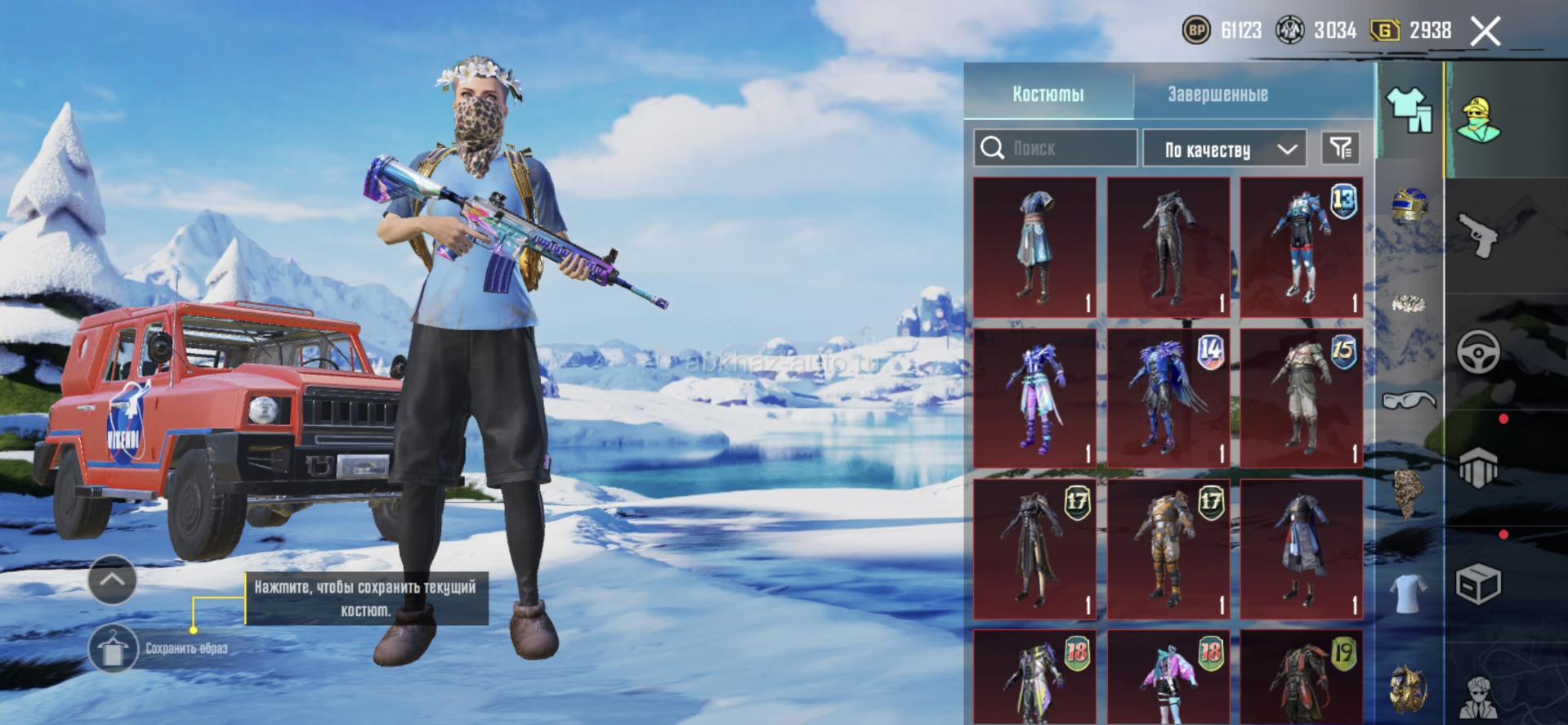Switch to the Костюмы tab

(x=1048, y=94)
